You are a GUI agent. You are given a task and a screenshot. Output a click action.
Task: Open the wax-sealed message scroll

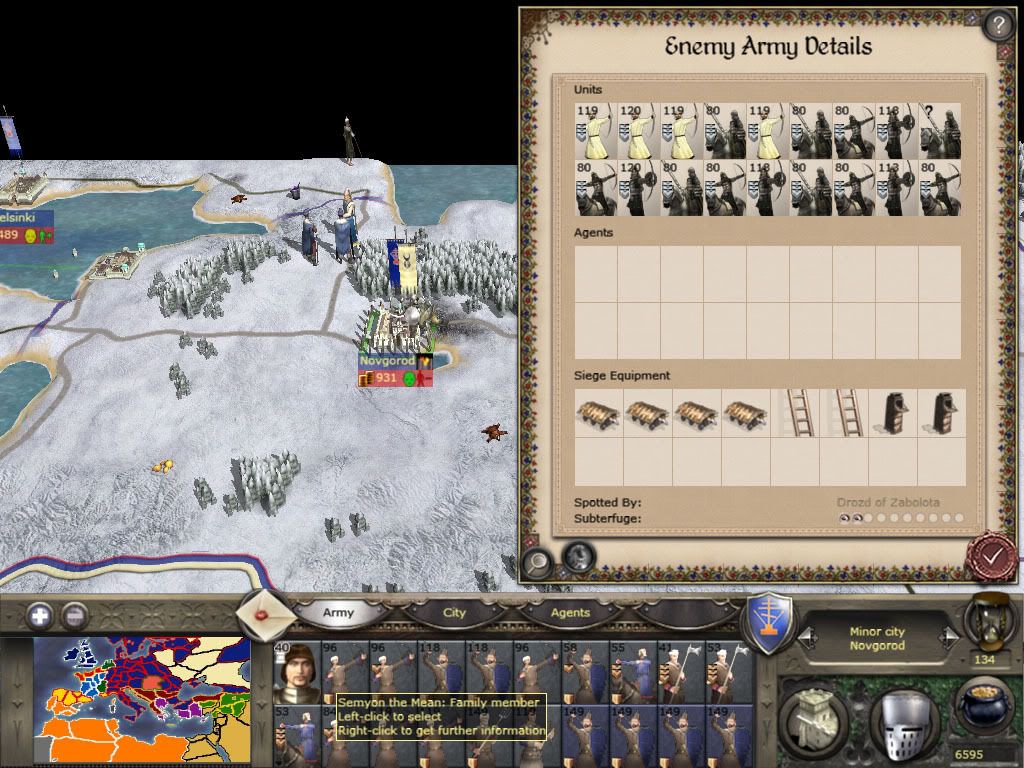point(265,611)
